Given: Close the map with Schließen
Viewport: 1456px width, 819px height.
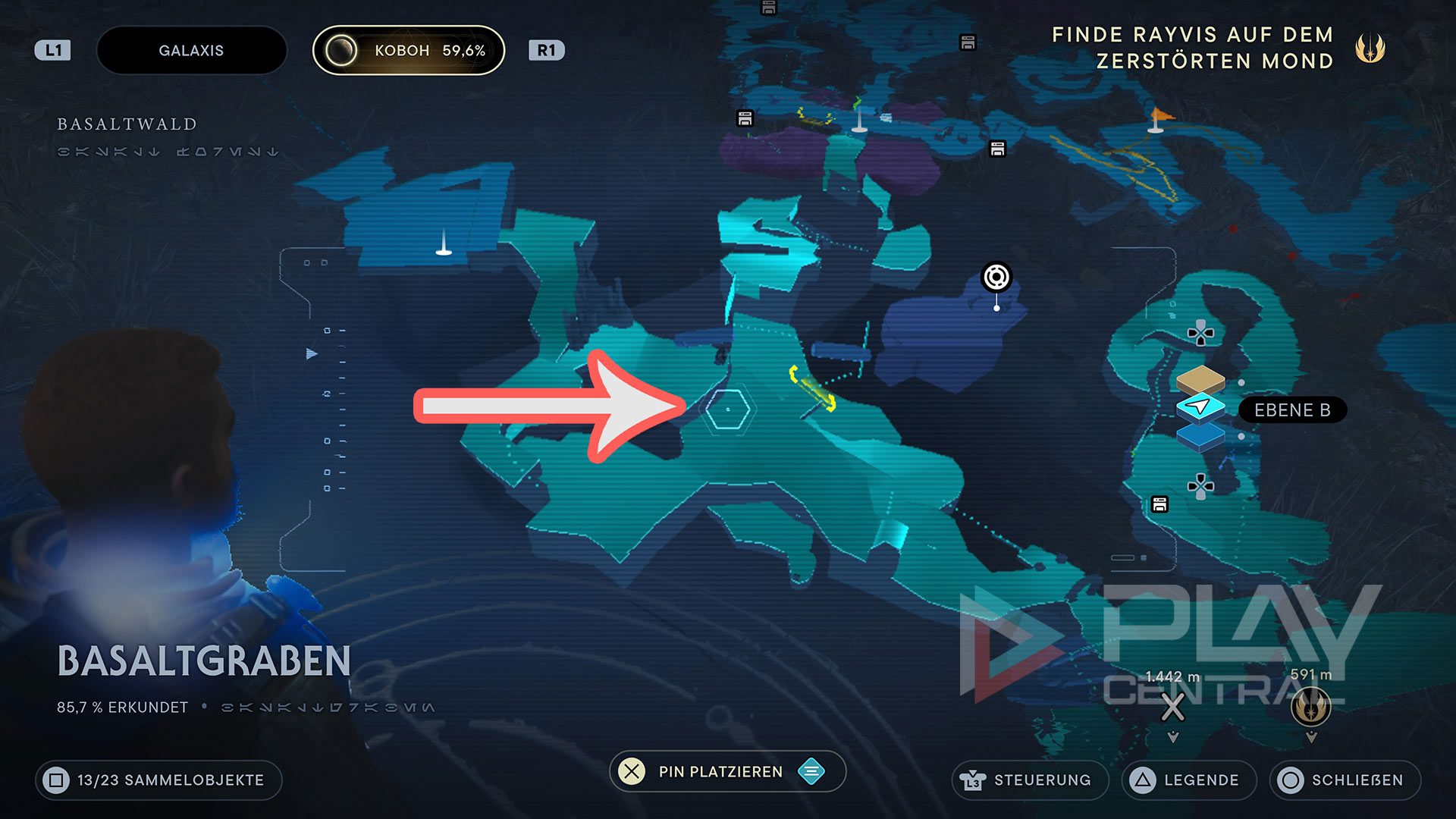Looking at the screenshot, I should [1345, 780].
